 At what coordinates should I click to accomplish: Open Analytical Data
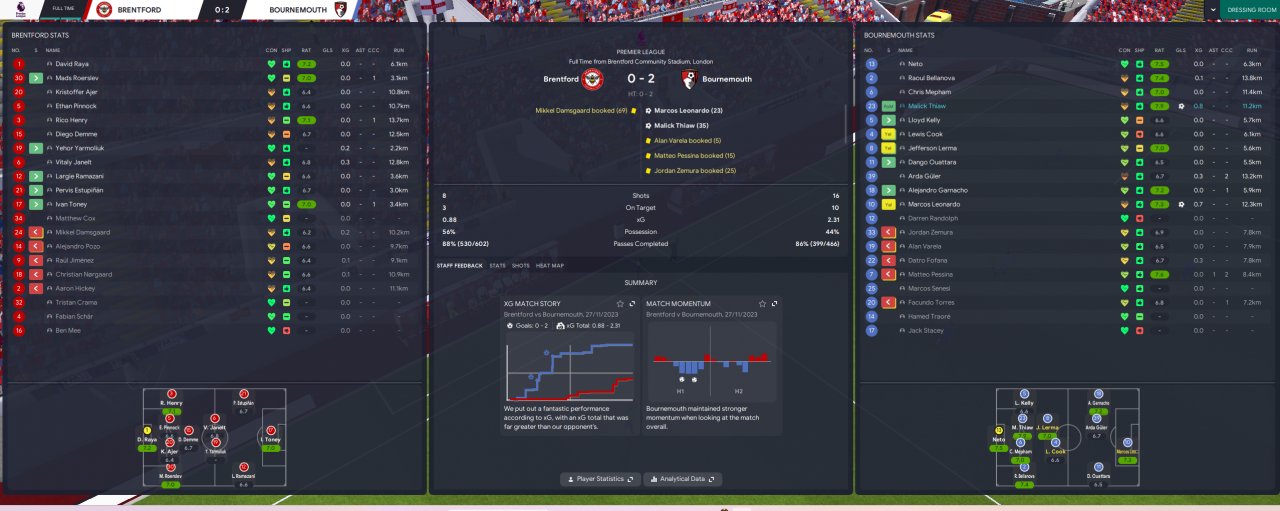pyautogui.click(x=682, y=479)
